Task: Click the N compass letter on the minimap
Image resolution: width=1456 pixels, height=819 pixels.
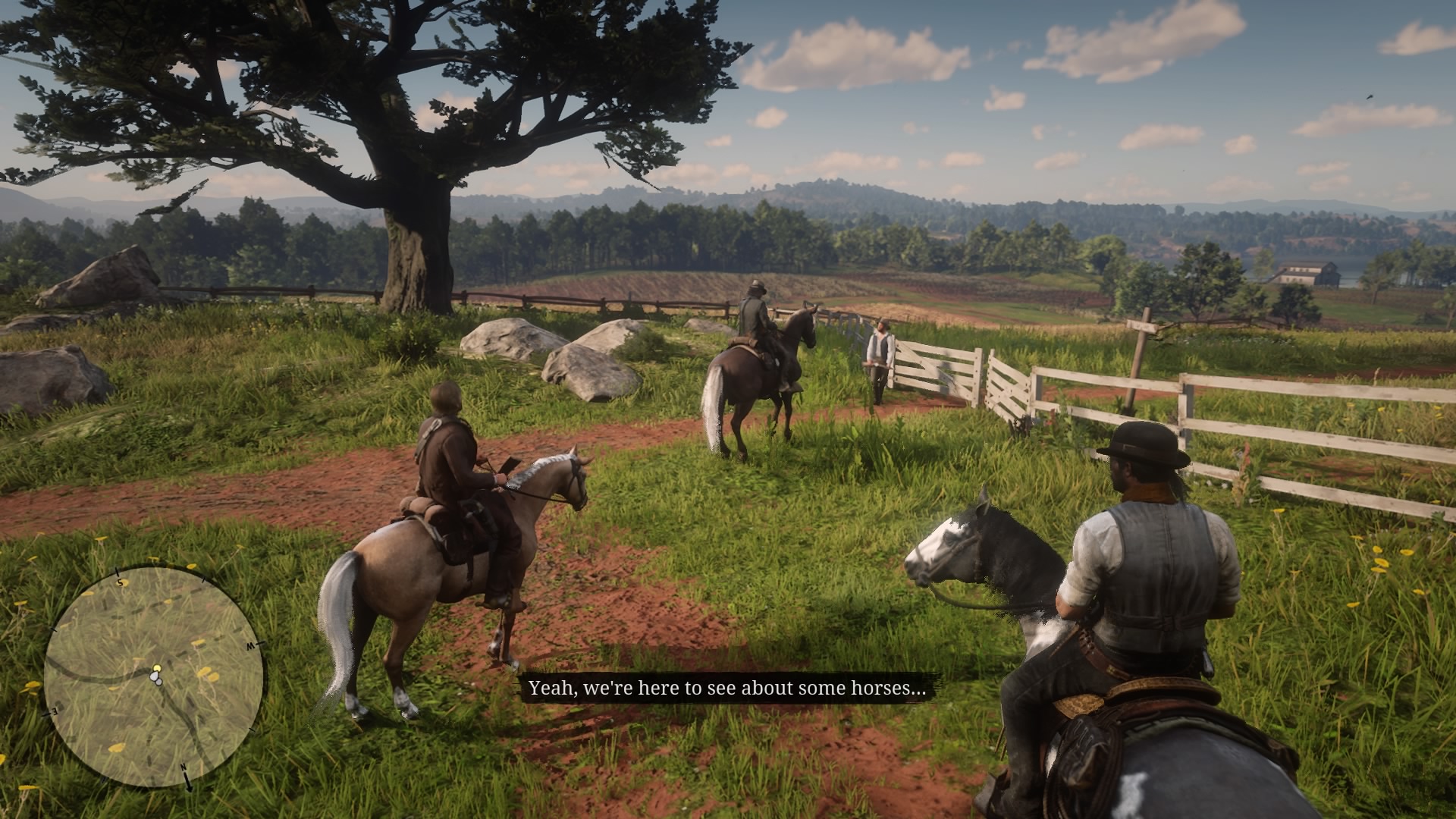Action: [x=183, y=767]
